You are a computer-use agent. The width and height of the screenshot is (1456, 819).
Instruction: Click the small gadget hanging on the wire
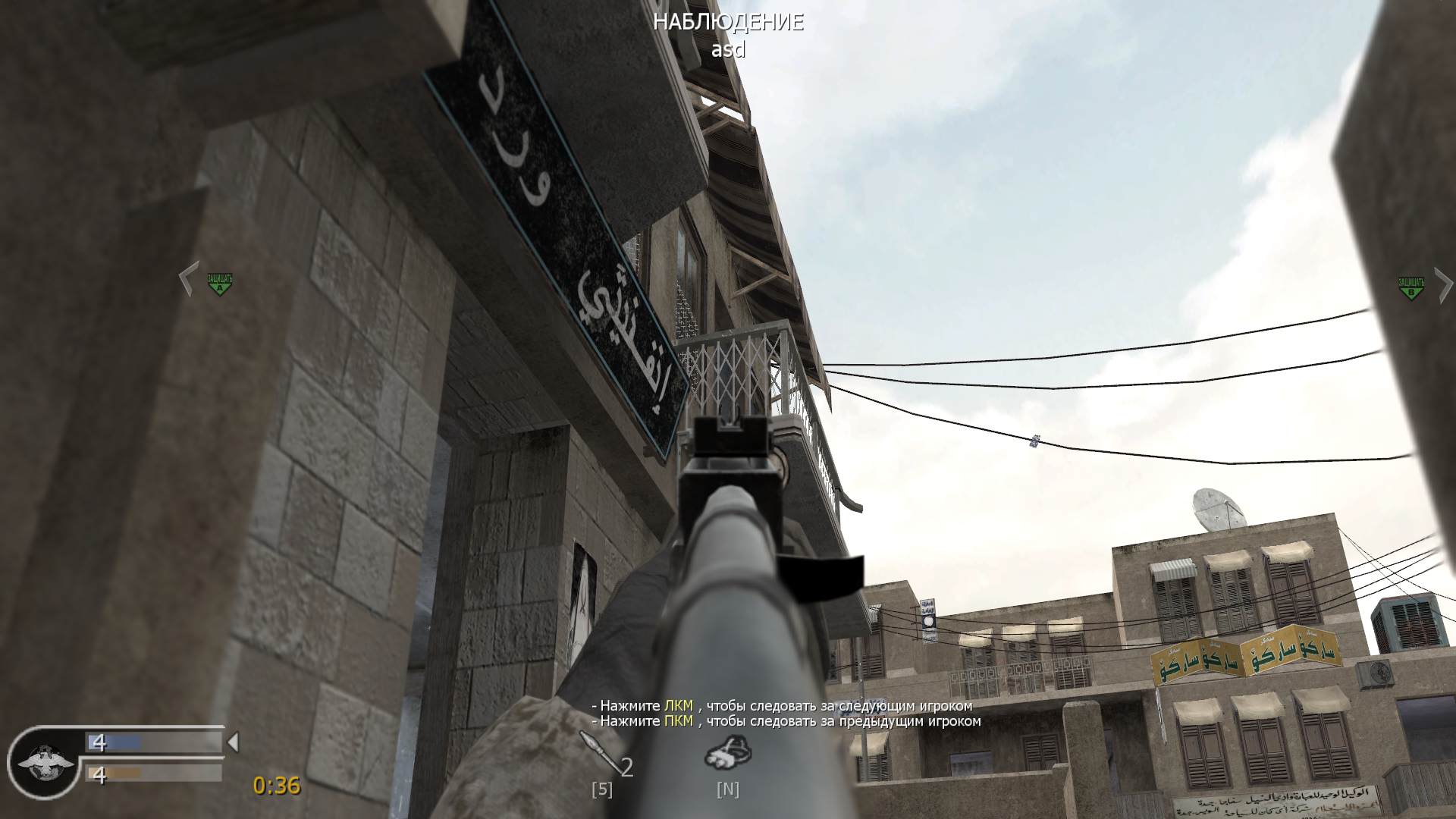(1034, 441)
